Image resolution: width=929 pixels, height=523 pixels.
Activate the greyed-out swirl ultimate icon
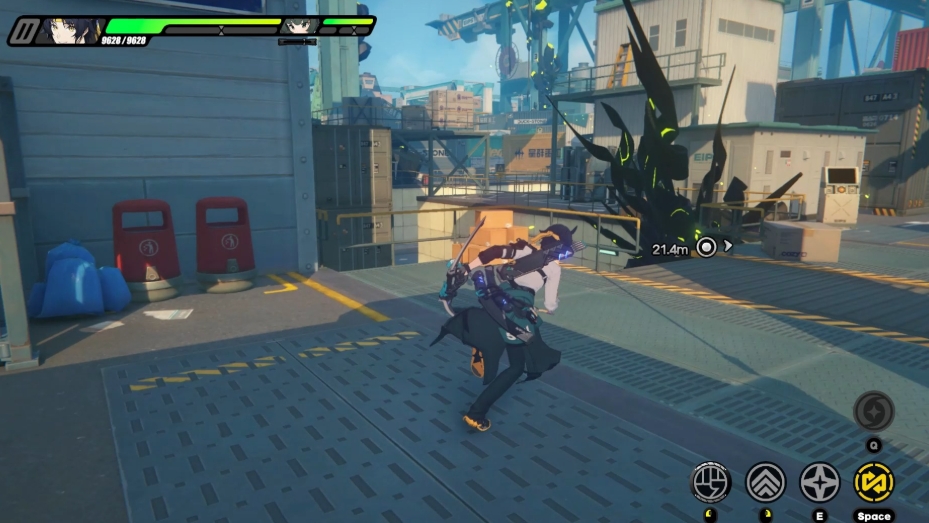click(873, 411)
